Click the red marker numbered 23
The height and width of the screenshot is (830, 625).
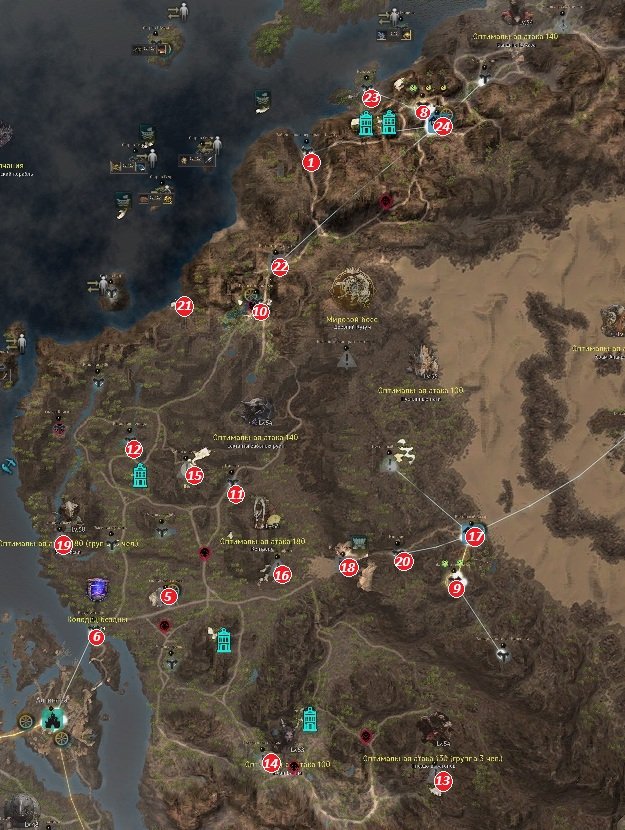click(371, 98)
